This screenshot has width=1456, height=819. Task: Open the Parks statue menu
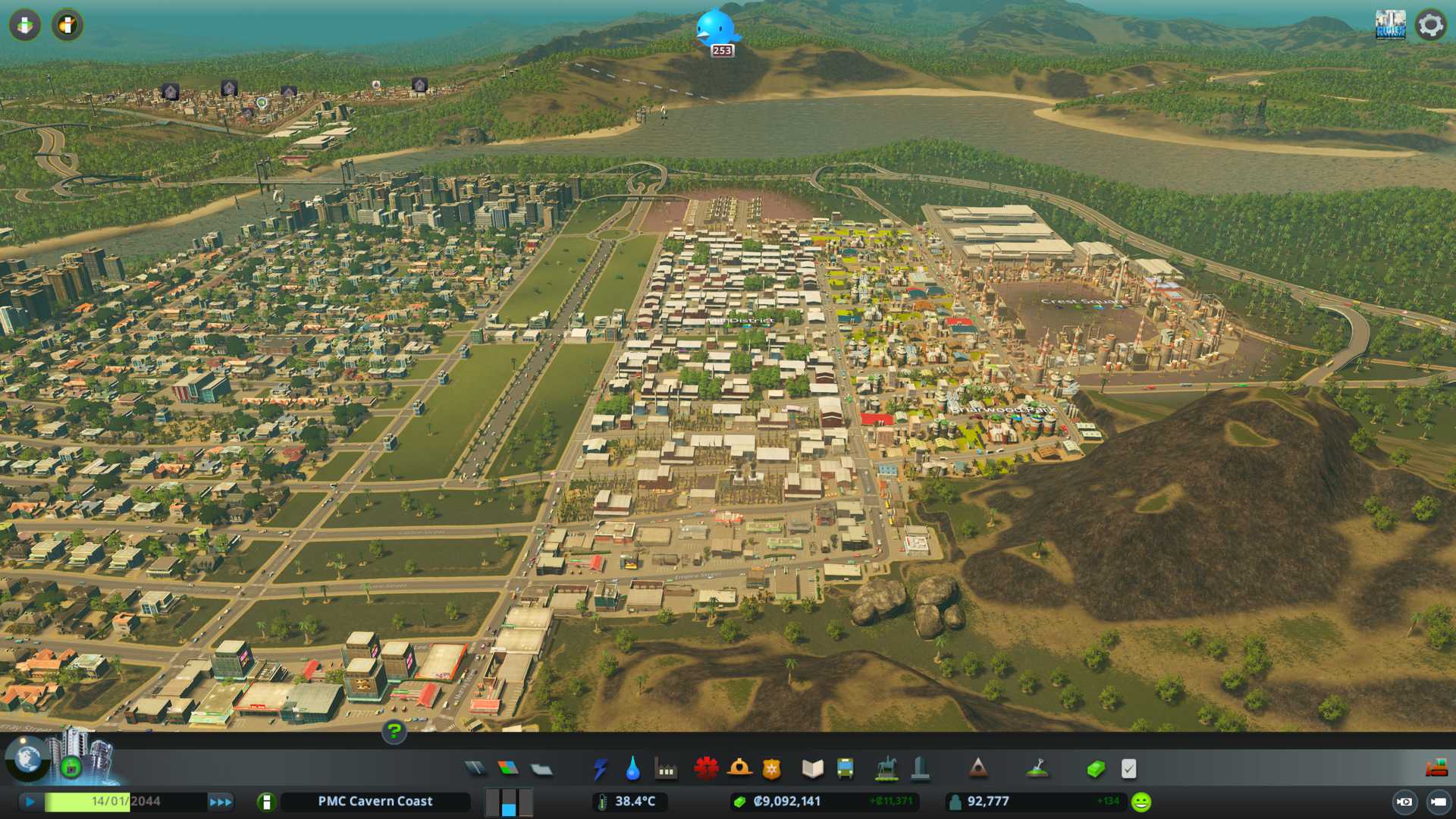[886, 769]
